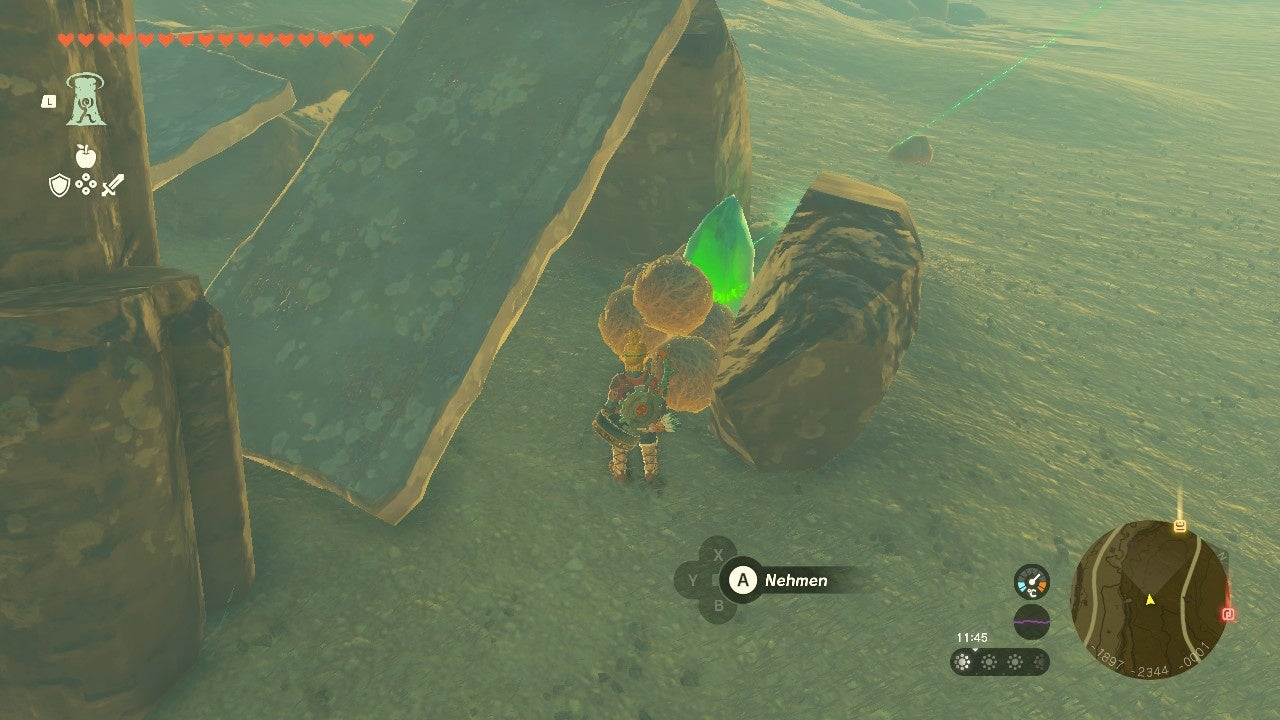
Task: Select the Ultrahand ability icon
Action: [x=86, y=100]
